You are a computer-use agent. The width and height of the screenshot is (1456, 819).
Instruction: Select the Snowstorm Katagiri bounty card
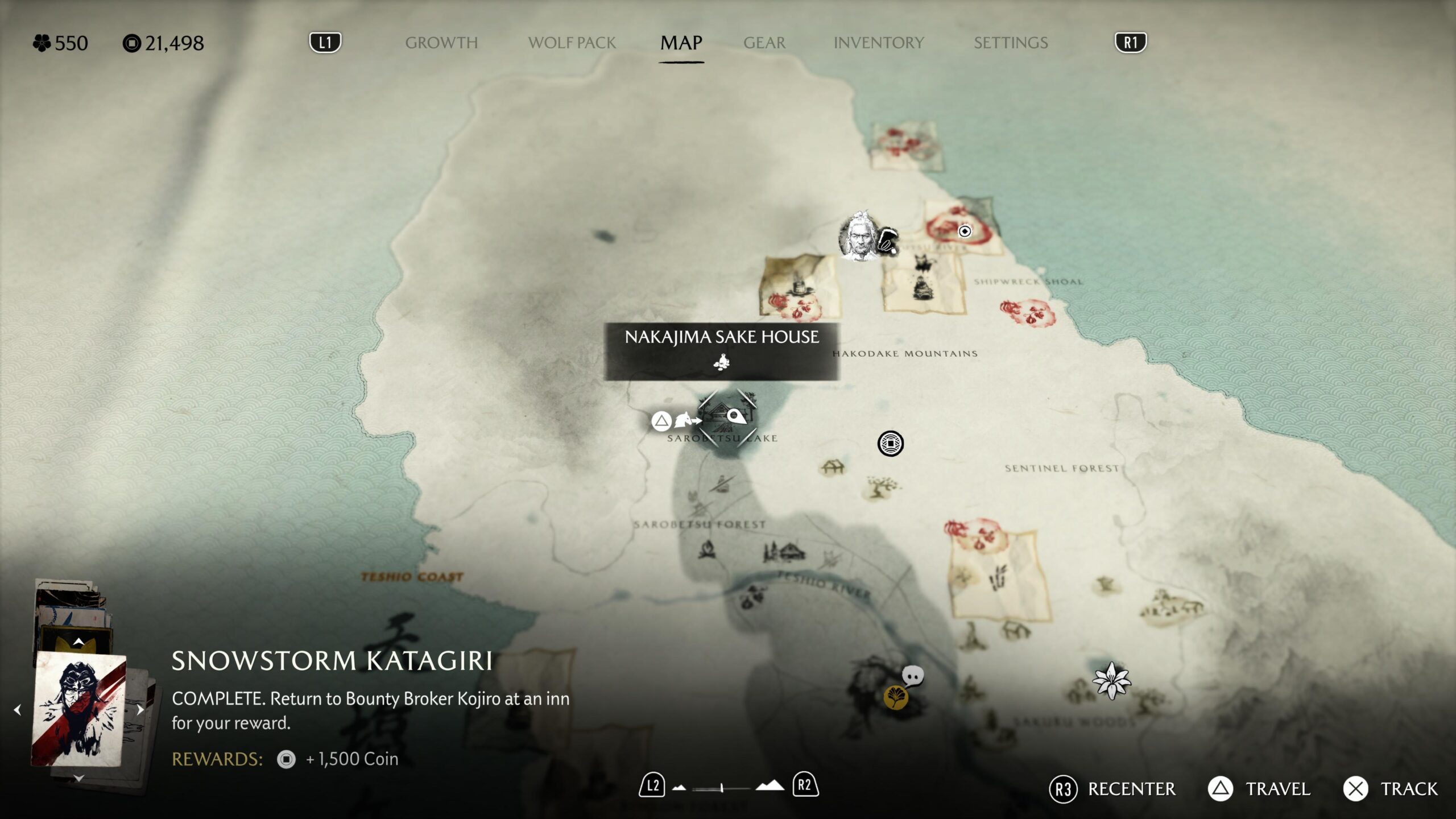78,709
